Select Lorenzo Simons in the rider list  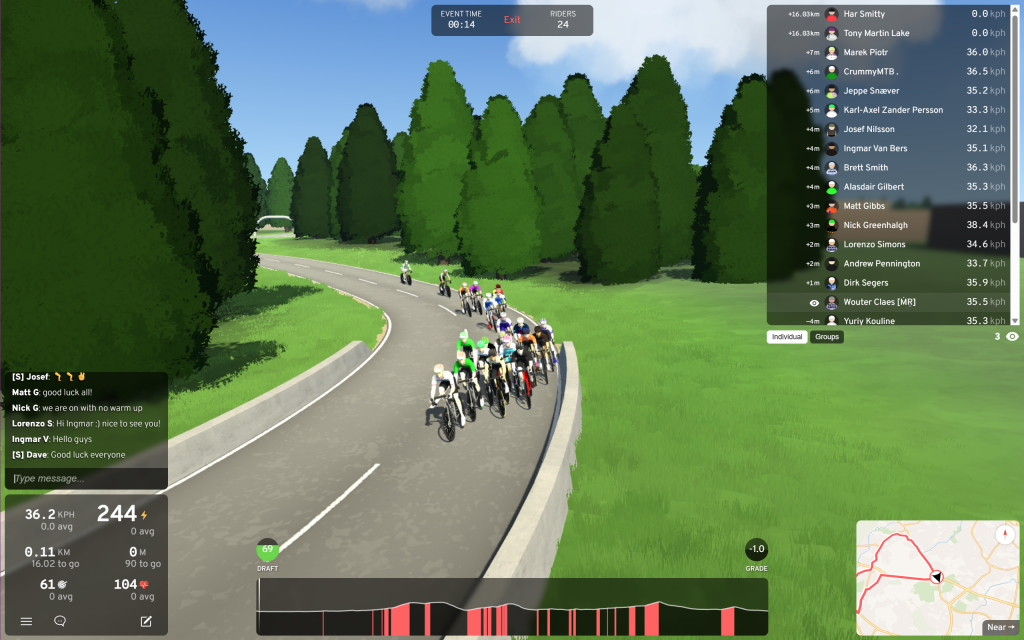(x=874, y=244)
